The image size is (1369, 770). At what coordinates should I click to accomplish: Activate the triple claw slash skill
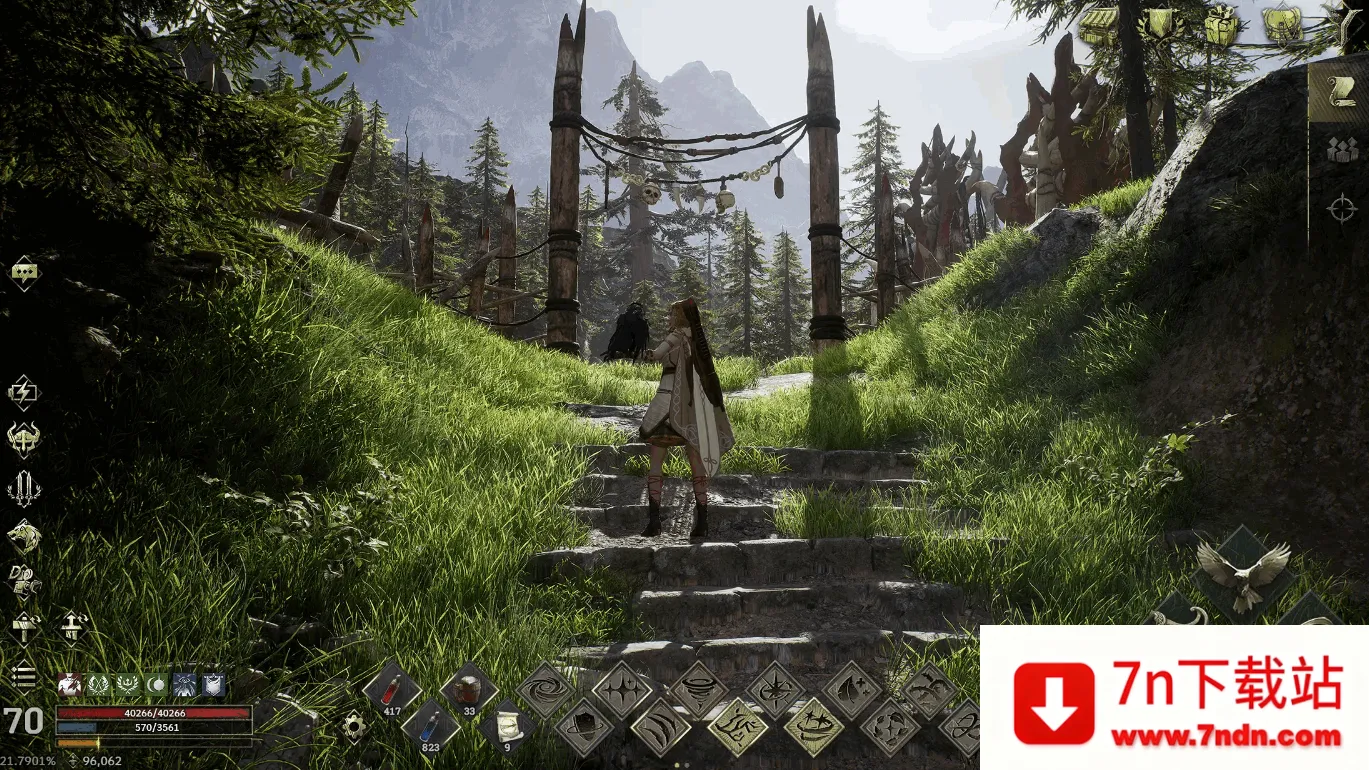(660, 727)
